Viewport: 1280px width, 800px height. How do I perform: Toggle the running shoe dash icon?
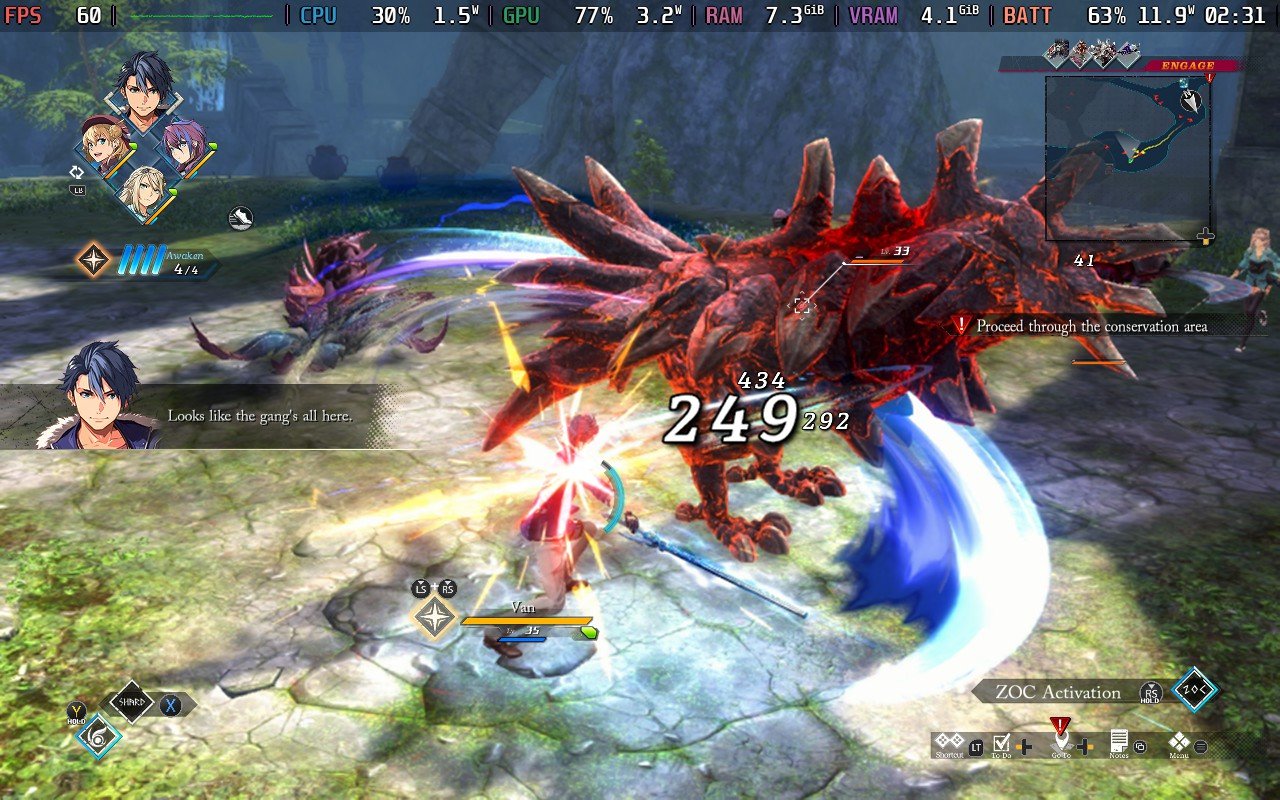pyautogui.click(x=240, y=218)
